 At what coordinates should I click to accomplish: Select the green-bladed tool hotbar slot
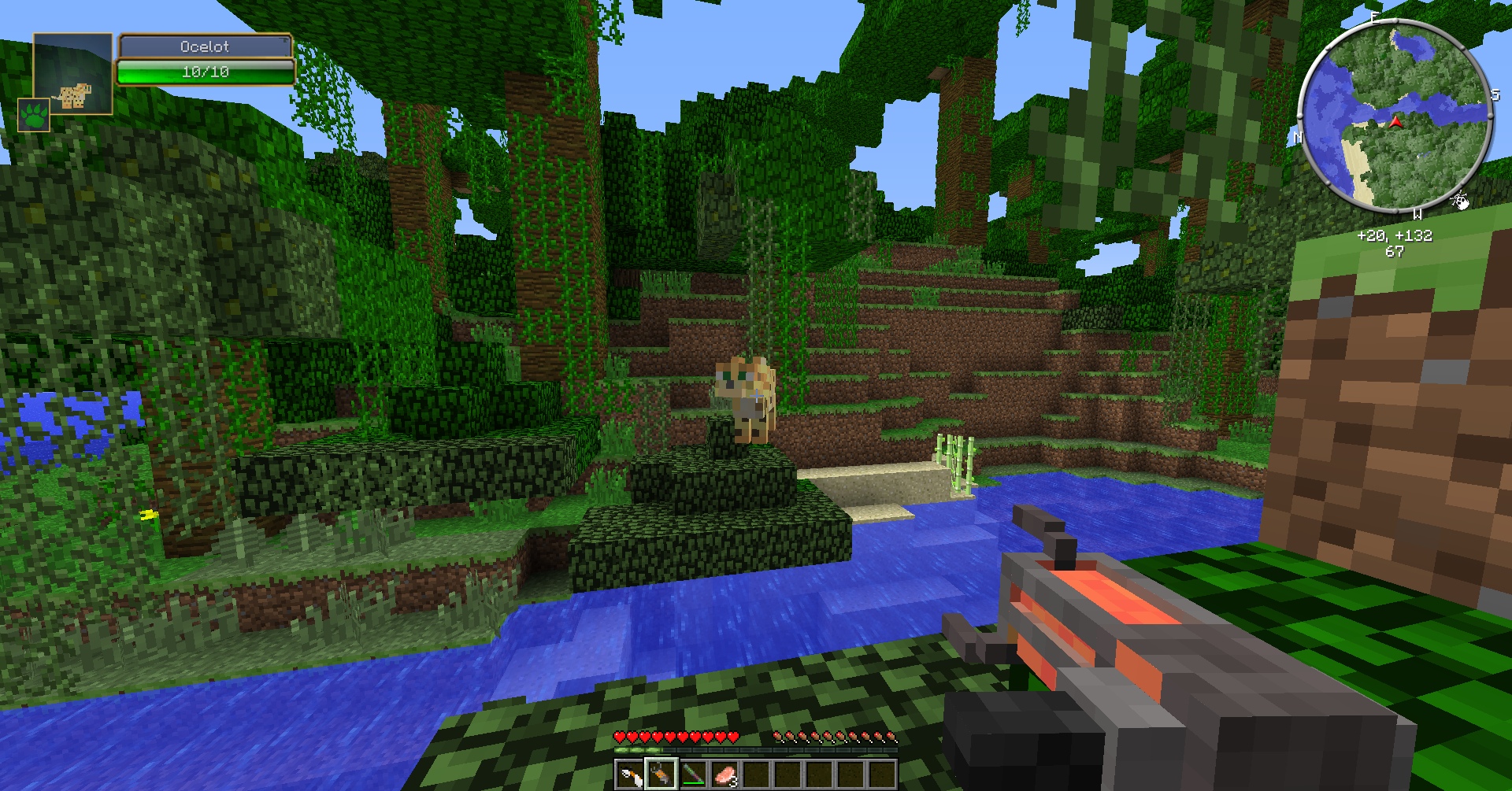tap(693, 775)
